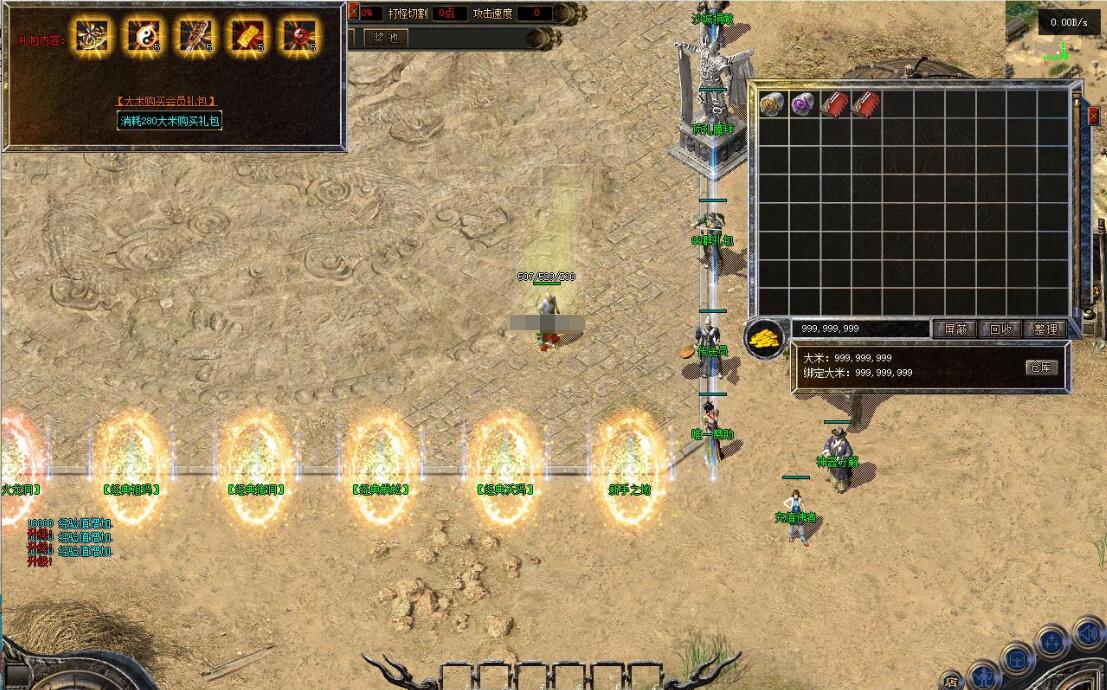Click the gold ingot currency icon

click(766, 340)
